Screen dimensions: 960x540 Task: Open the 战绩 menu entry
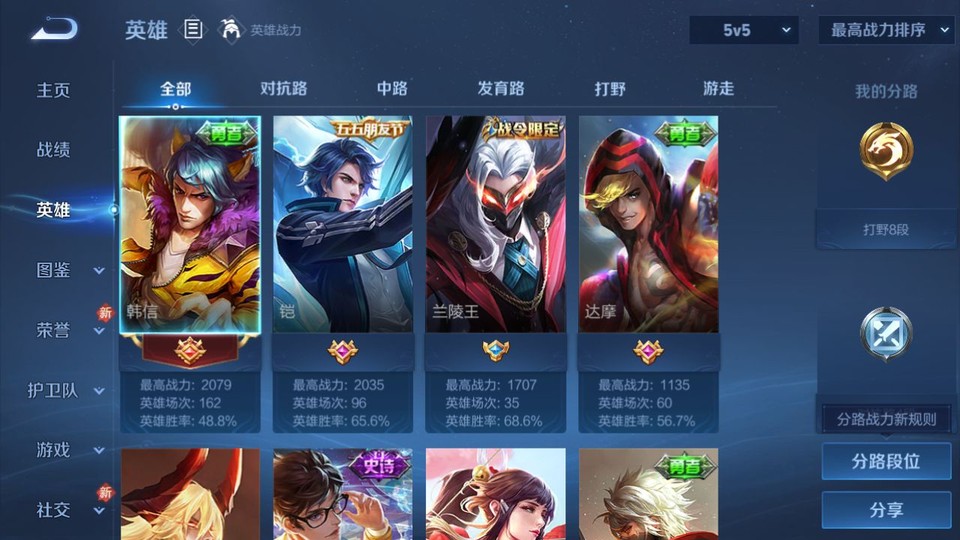pos(54,150)
